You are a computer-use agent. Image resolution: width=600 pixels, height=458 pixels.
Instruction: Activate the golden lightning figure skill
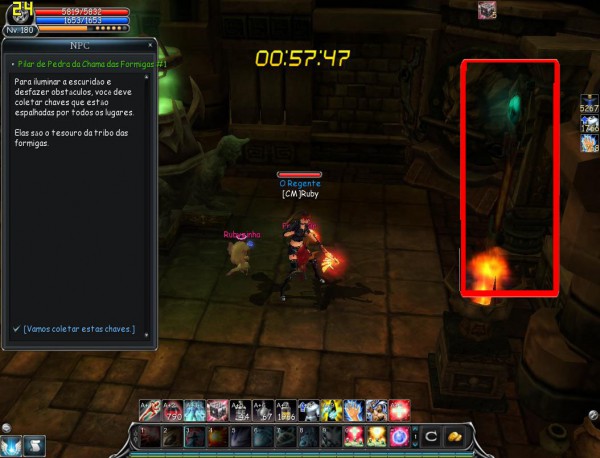pos(333,409)
